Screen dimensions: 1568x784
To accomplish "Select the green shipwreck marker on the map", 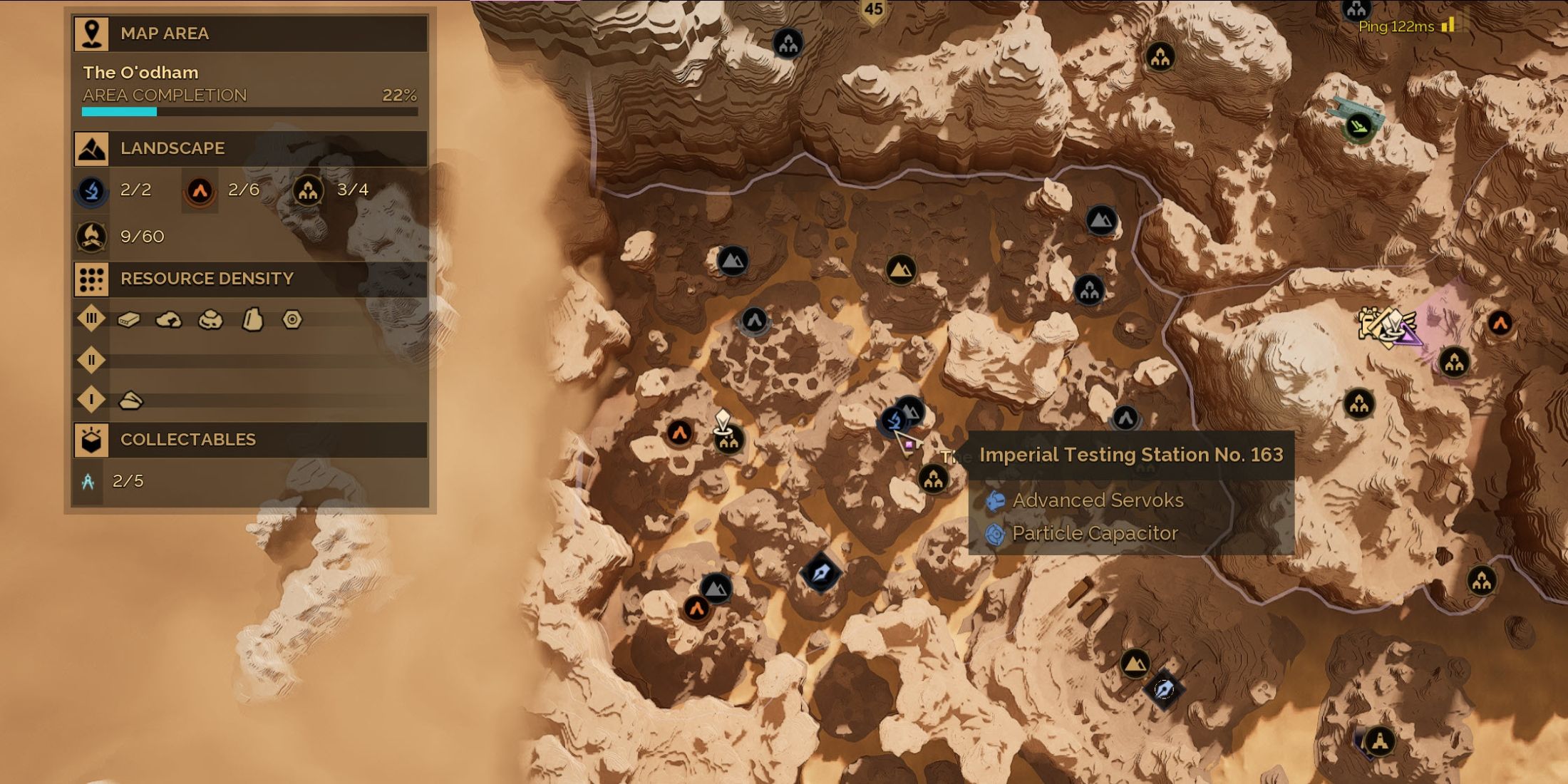I will (x=1358, y=128).
